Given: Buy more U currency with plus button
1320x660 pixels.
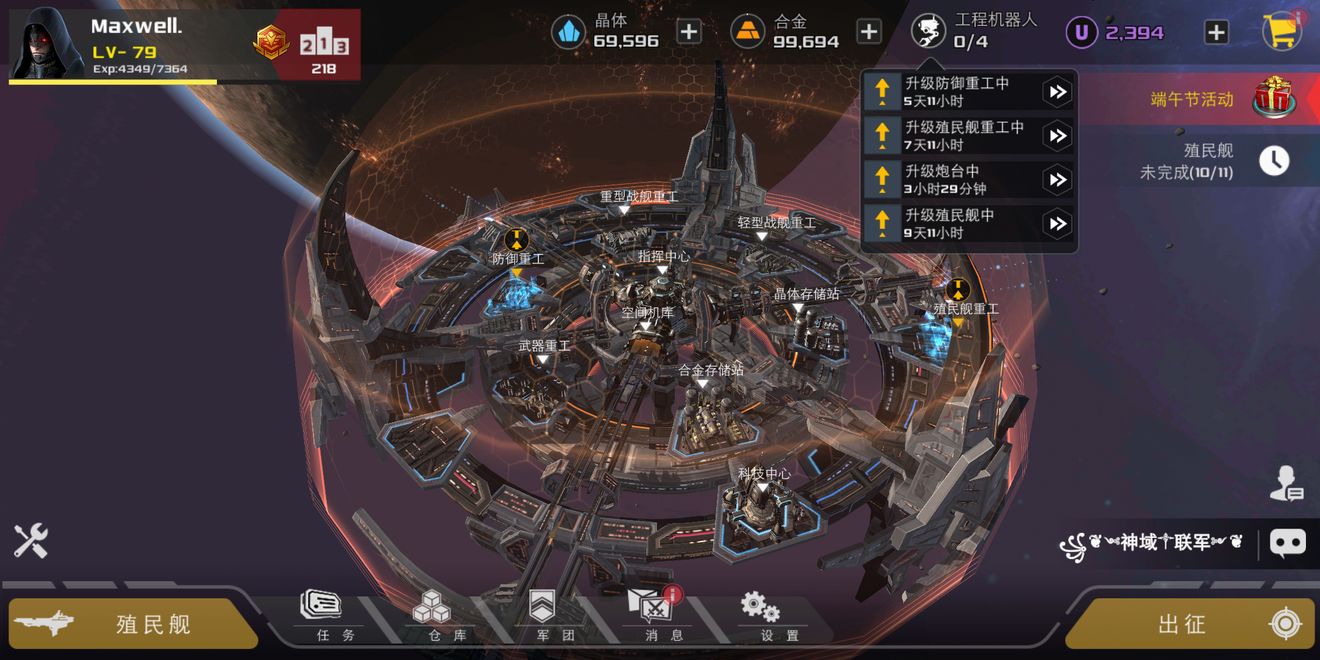Looking at the screenshot, I should (x=1216, y=32).
